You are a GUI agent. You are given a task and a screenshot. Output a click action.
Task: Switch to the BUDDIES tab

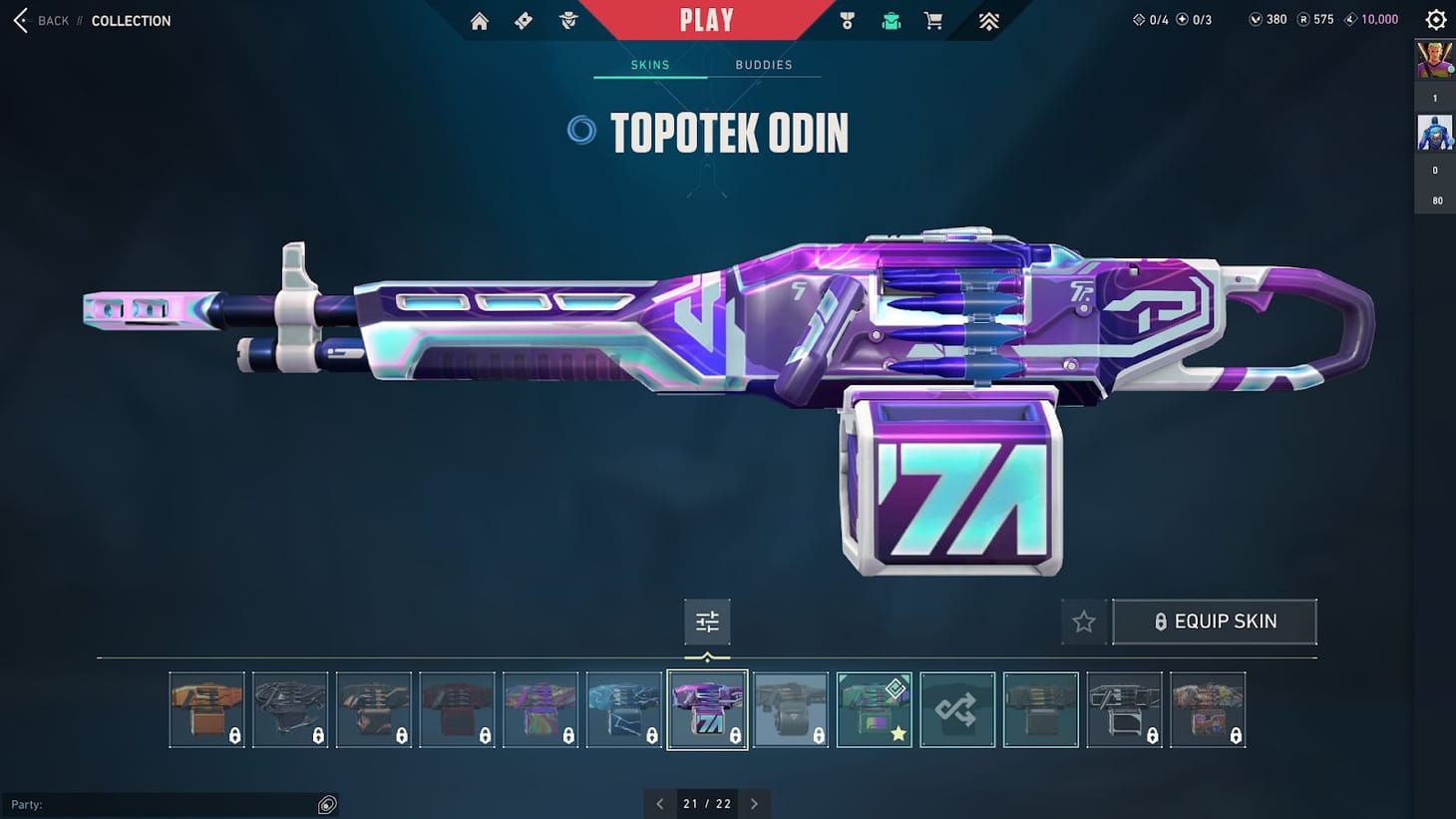click(765, 64)
